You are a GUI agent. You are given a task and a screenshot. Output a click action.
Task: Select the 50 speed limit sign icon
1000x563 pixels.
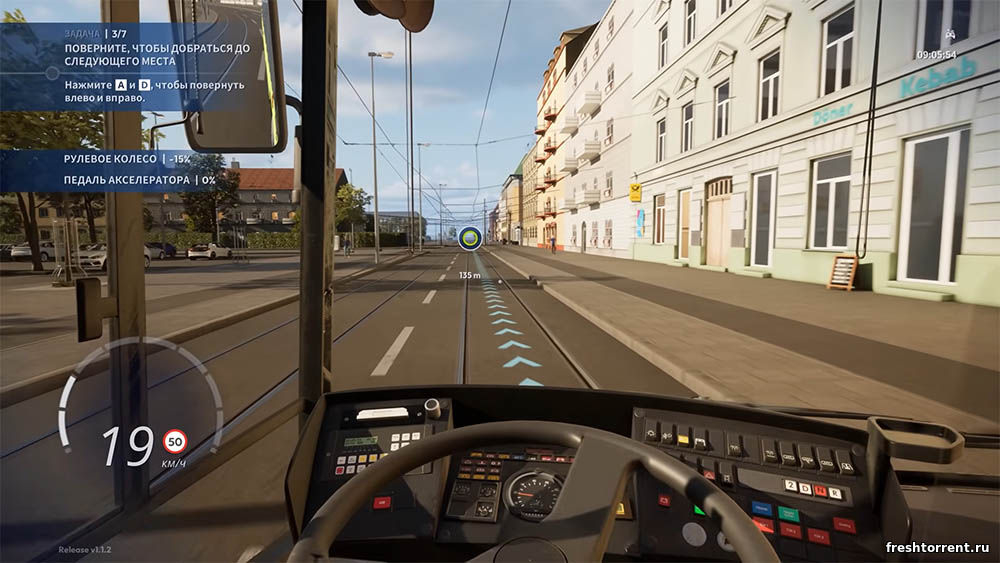[x=175, y=441]
